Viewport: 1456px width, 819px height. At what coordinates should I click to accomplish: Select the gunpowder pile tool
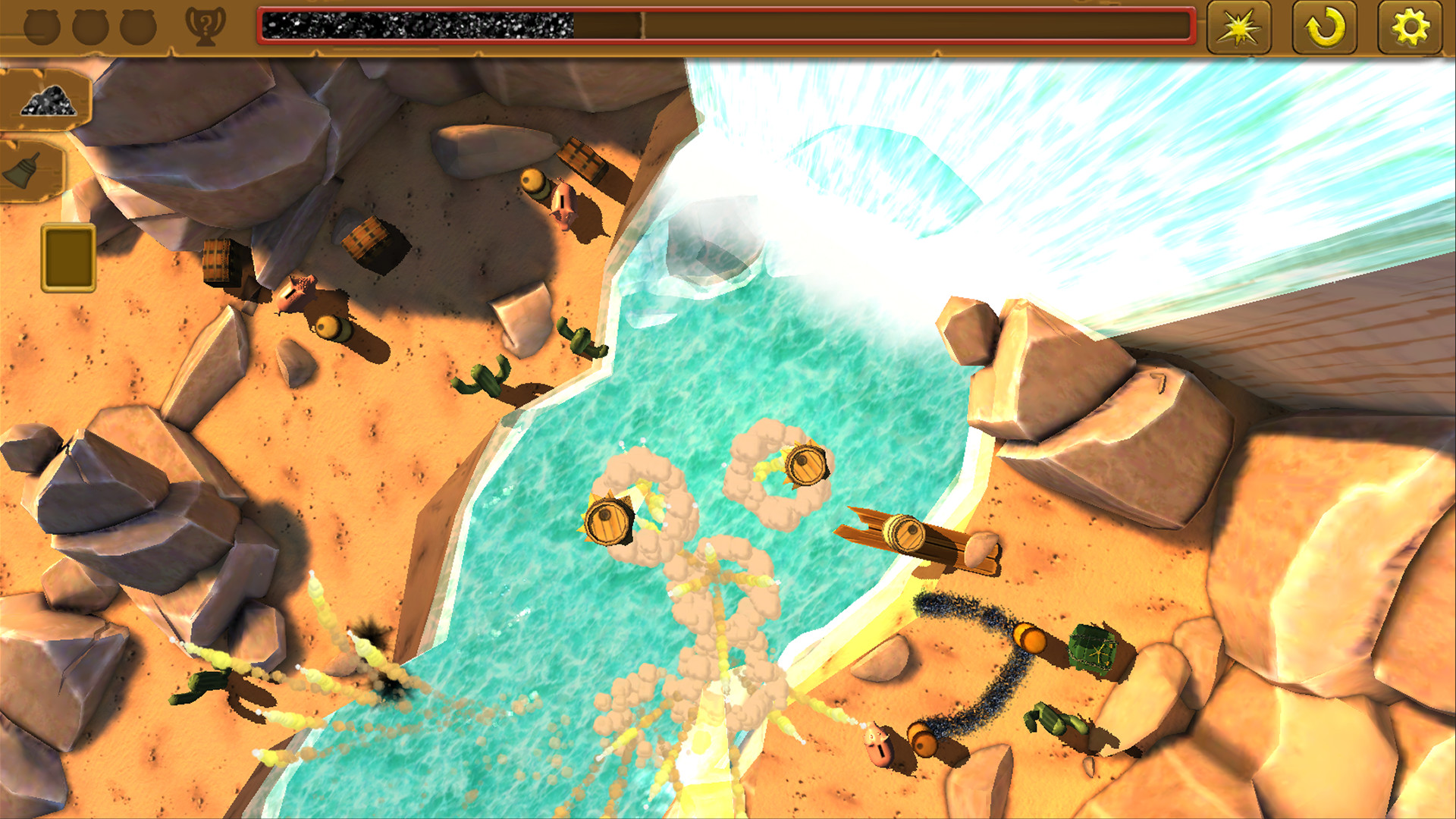pos(47,99)
